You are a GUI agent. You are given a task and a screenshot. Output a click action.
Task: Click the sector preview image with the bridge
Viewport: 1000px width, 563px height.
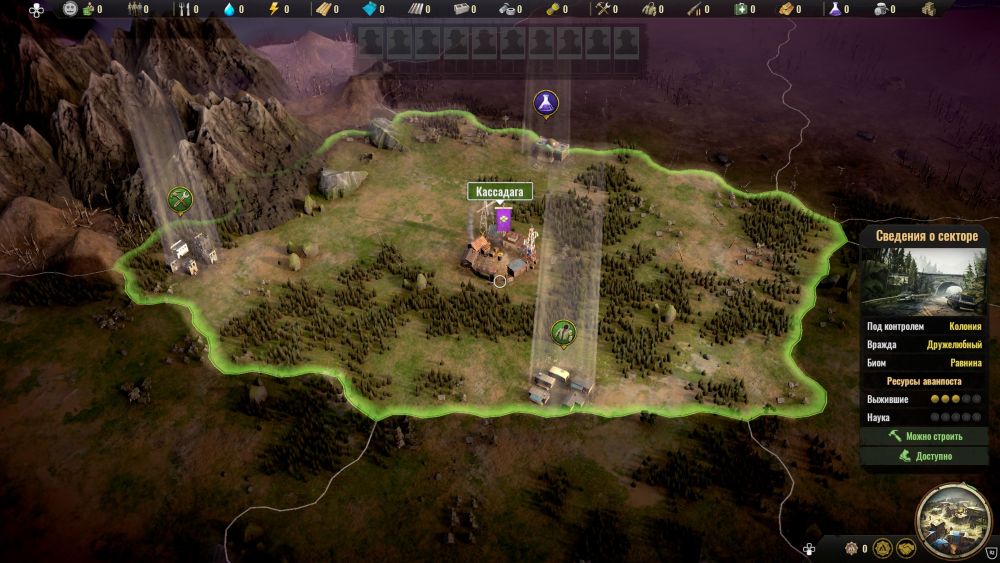924,280
